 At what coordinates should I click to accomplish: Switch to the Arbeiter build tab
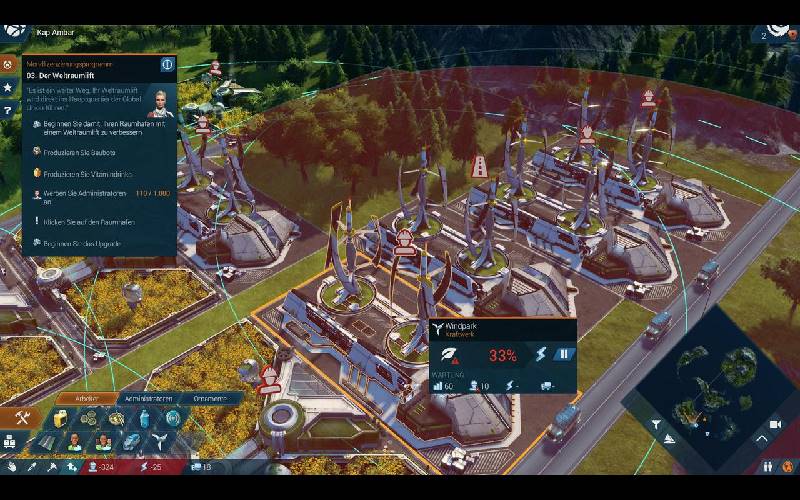(x=84, y=398)
